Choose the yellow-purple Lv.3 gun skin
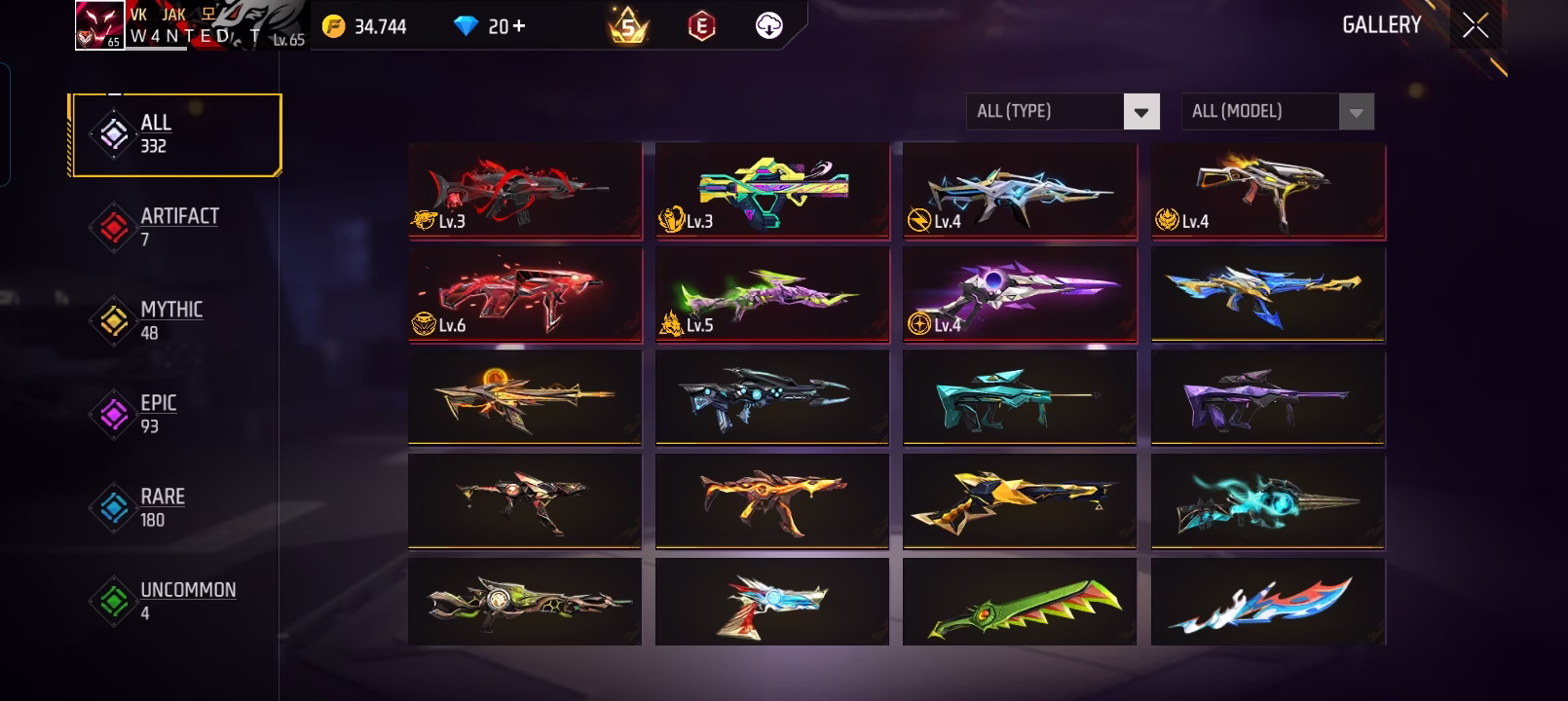This screenshot has height=701, width=1568. click(x=772, y=190)
